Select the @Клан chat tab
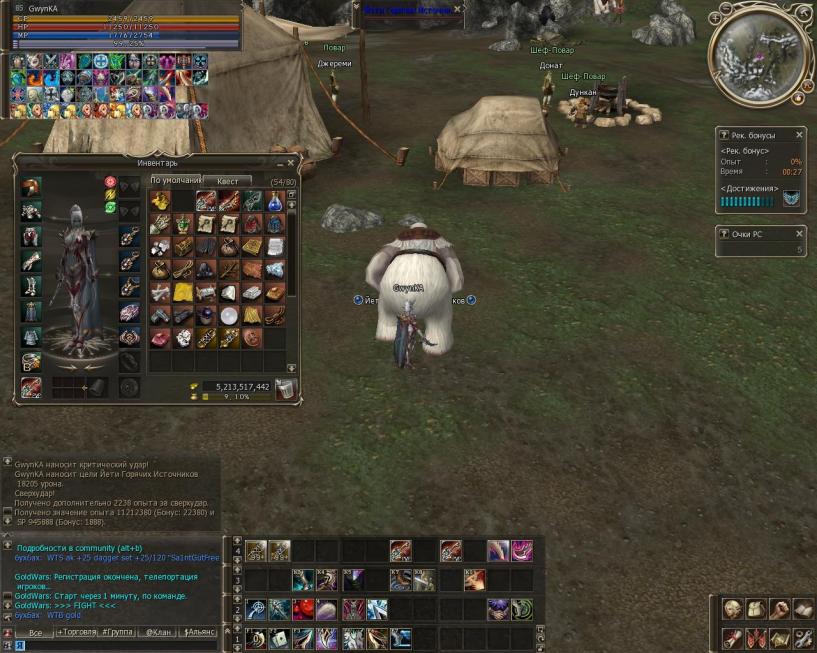The width and height of the screenshot is (817, 653). [159, 632]
